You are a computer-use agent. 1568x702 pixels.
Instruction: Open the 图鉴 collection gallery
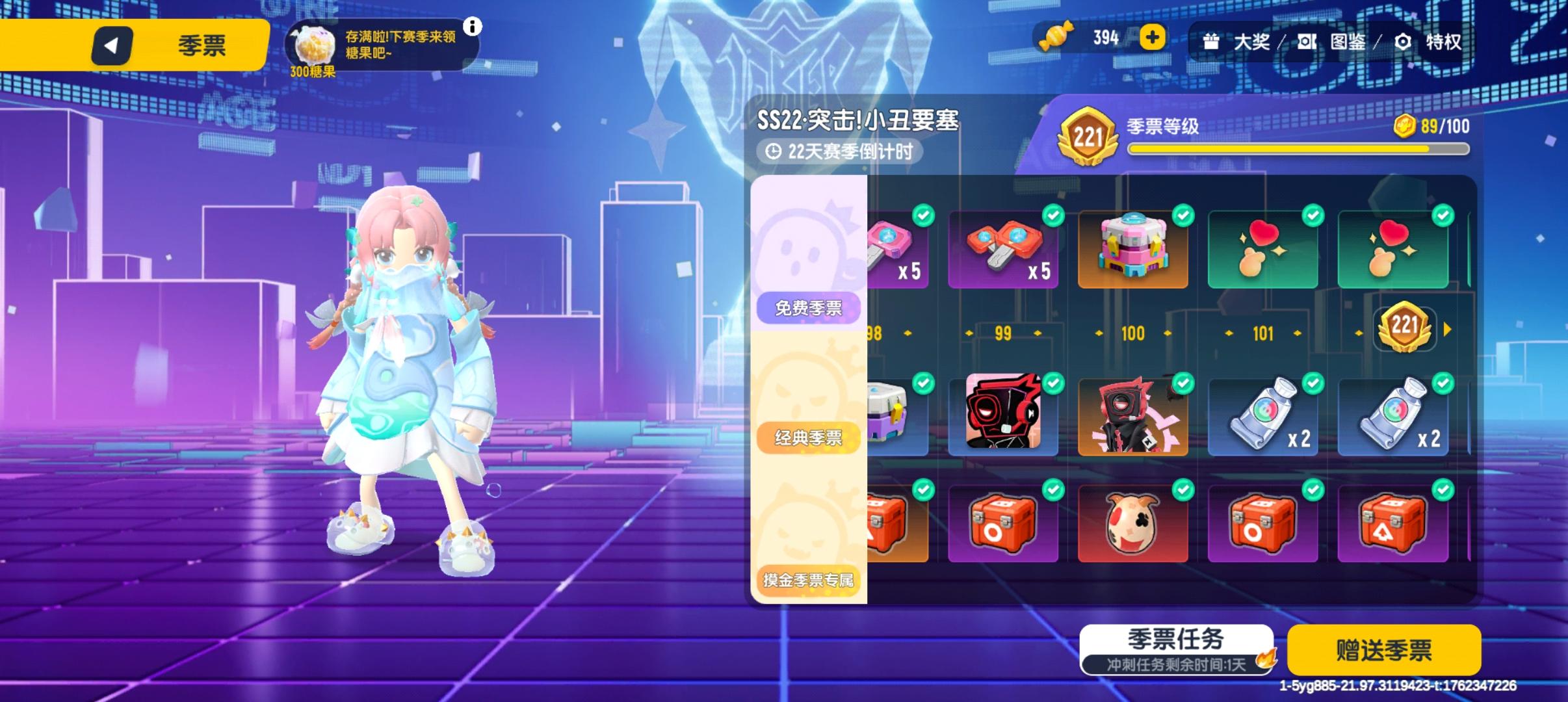coord(1344,42)
